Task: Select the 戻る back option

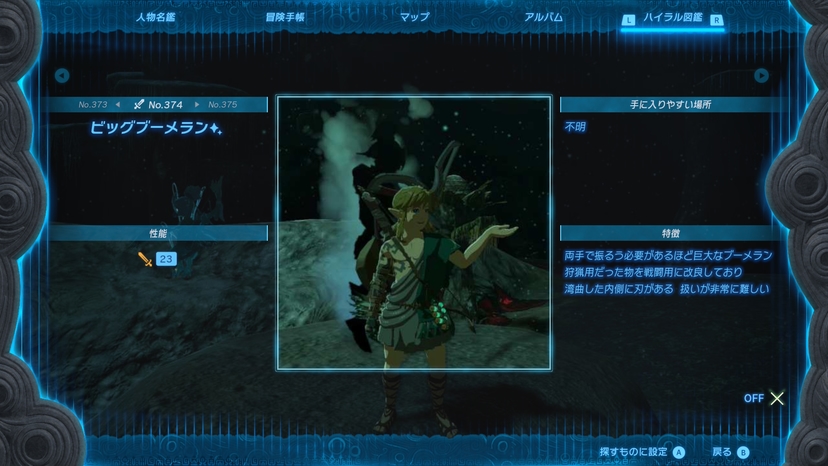Action: point(731,452)
